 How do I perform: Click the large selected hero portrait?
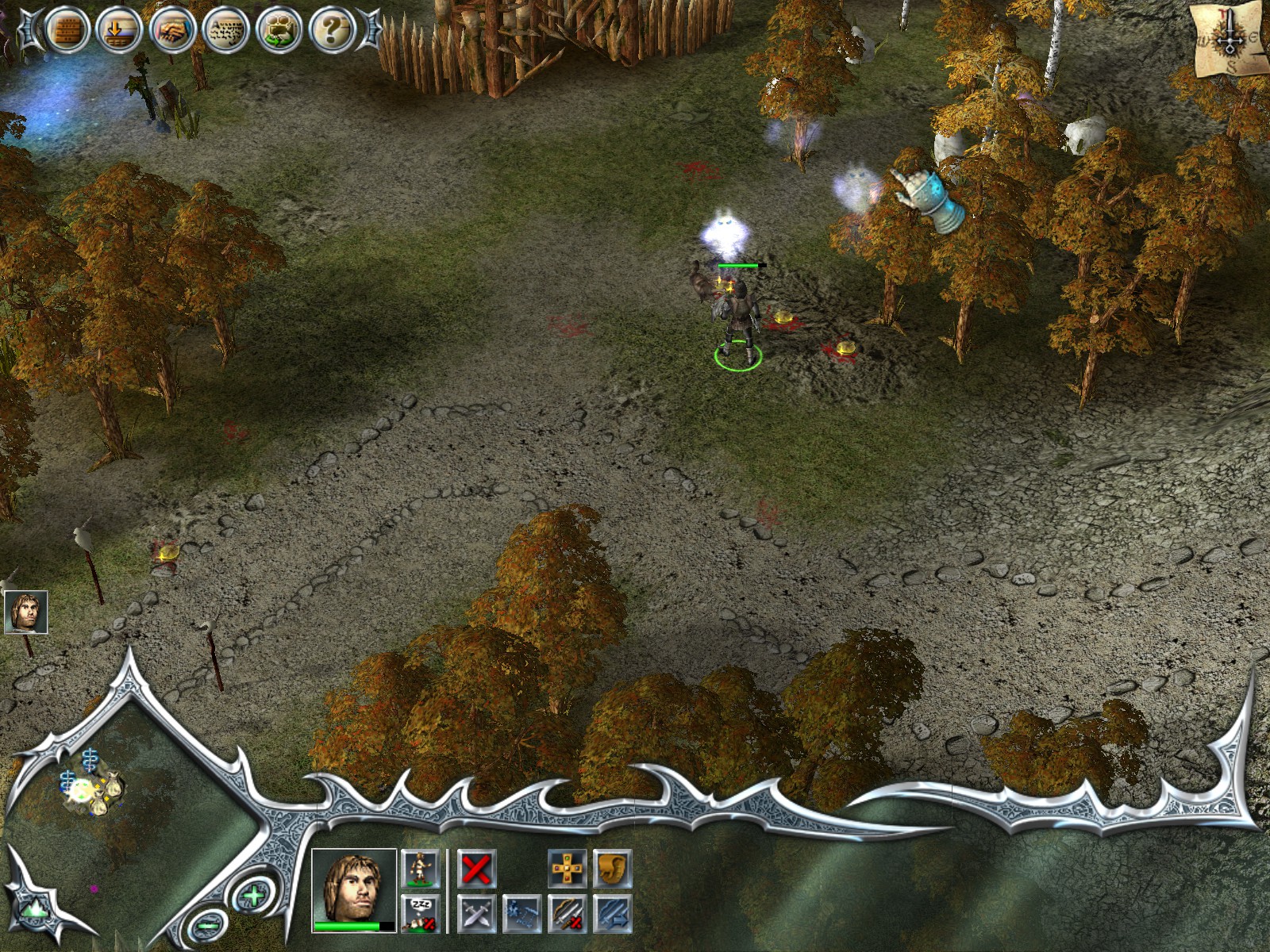click(x=354, y=888)
